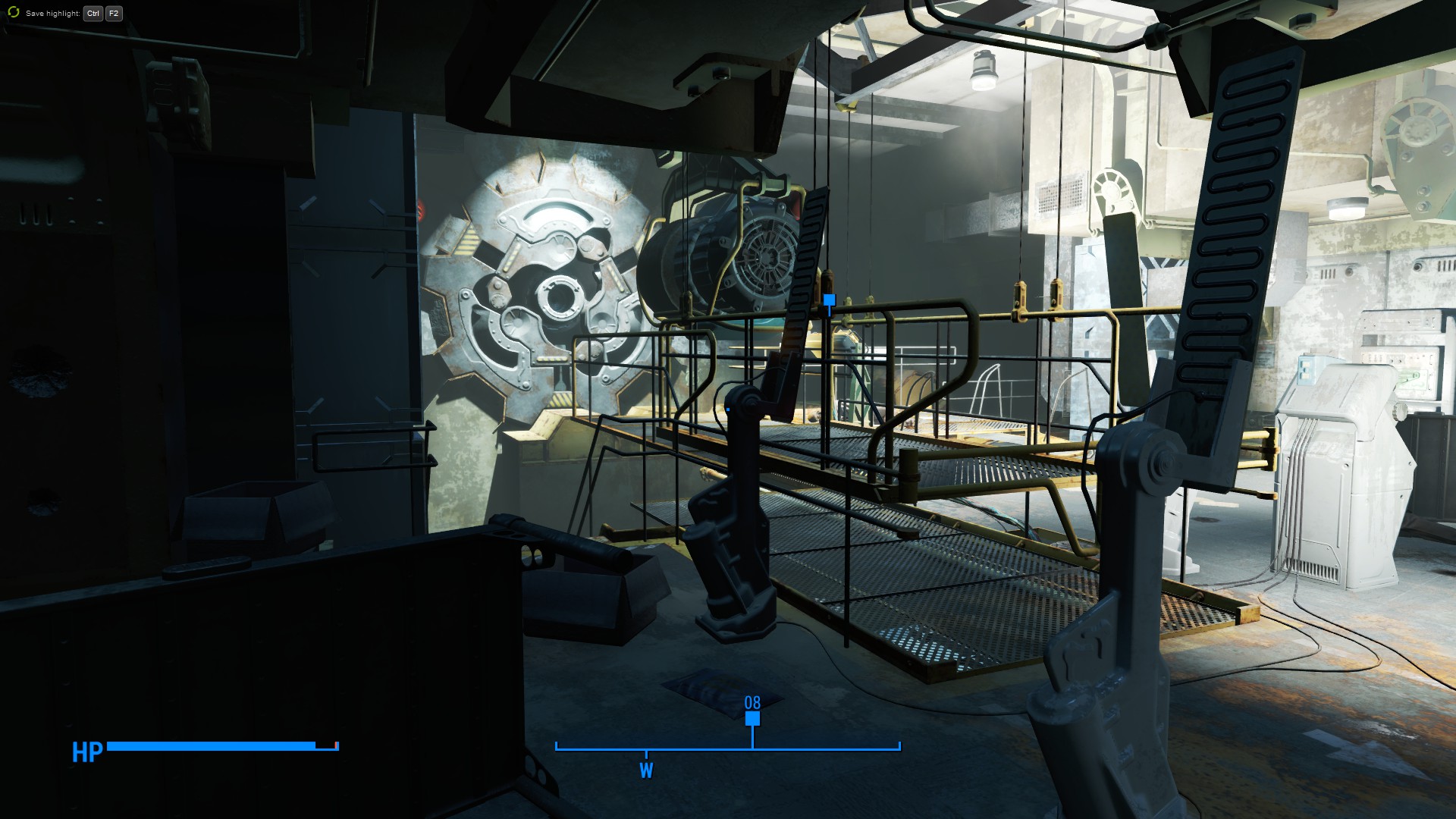1456x819 pixels.
Task: Select the floating blue objective marker
Action: point(829,300)
